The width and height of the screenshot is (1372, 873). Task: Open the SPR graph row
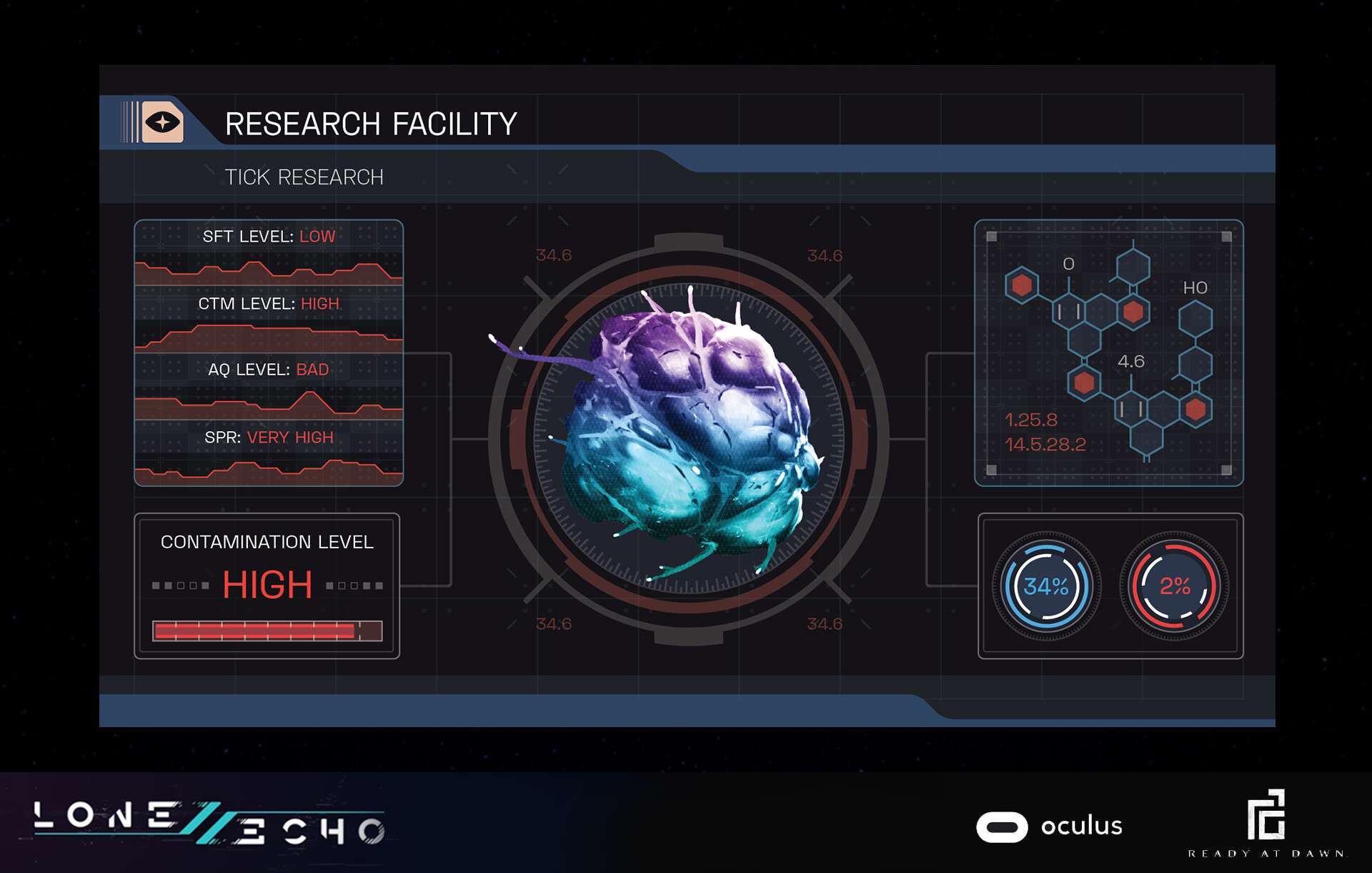269,453
